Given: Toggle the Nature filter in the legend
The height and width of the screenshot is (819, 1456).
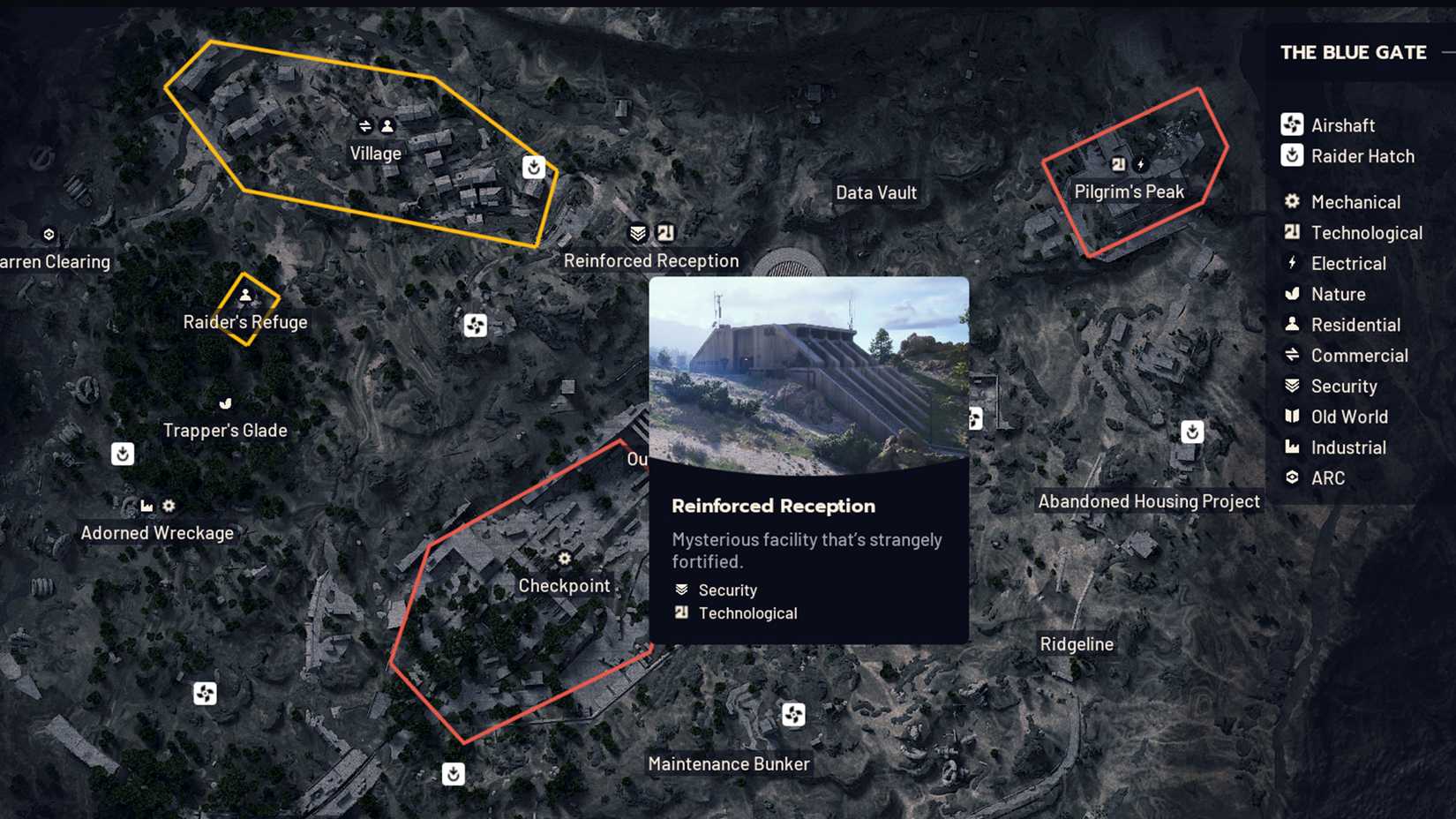Looking at the screenshot, I should point(1292,294).
